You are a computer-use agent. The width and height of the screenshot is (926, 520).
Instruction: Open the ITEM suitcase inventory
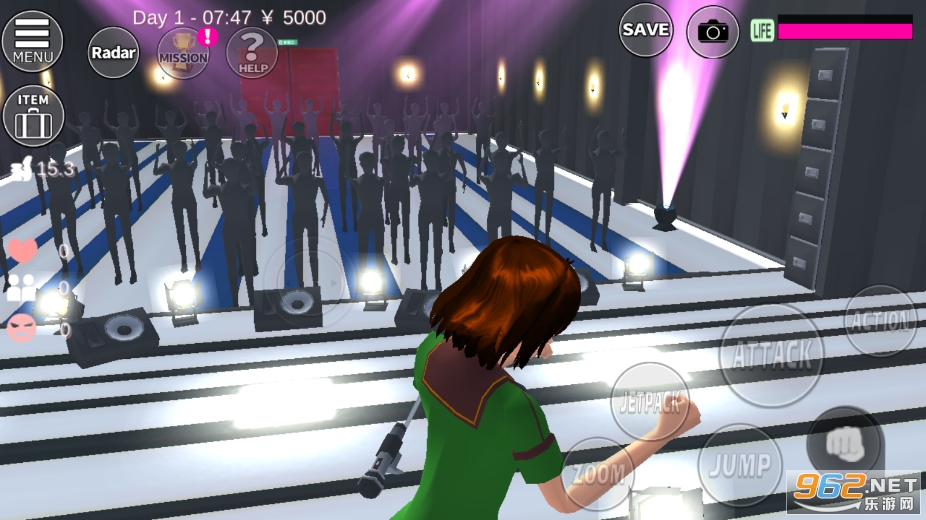(33, 114)
